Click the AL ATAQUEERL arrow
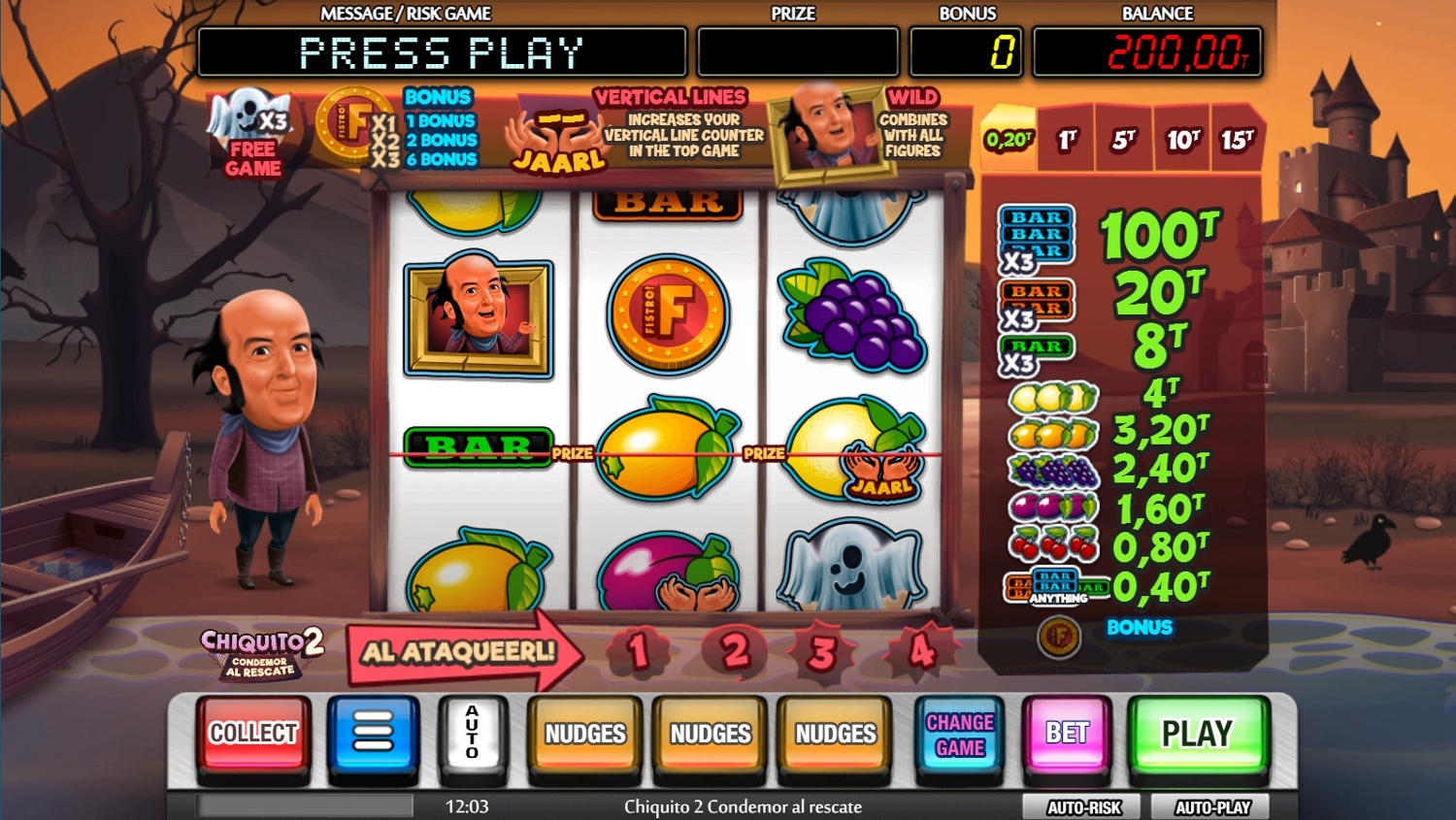1456x820 pixels. pos(460,651)
